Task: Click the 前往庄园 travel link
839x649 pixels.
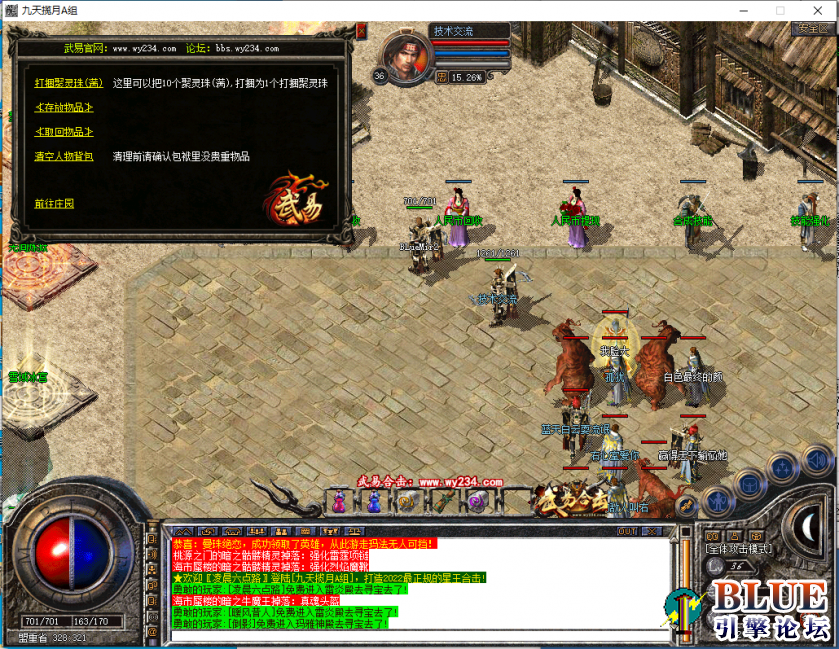Action: [54, 204]
